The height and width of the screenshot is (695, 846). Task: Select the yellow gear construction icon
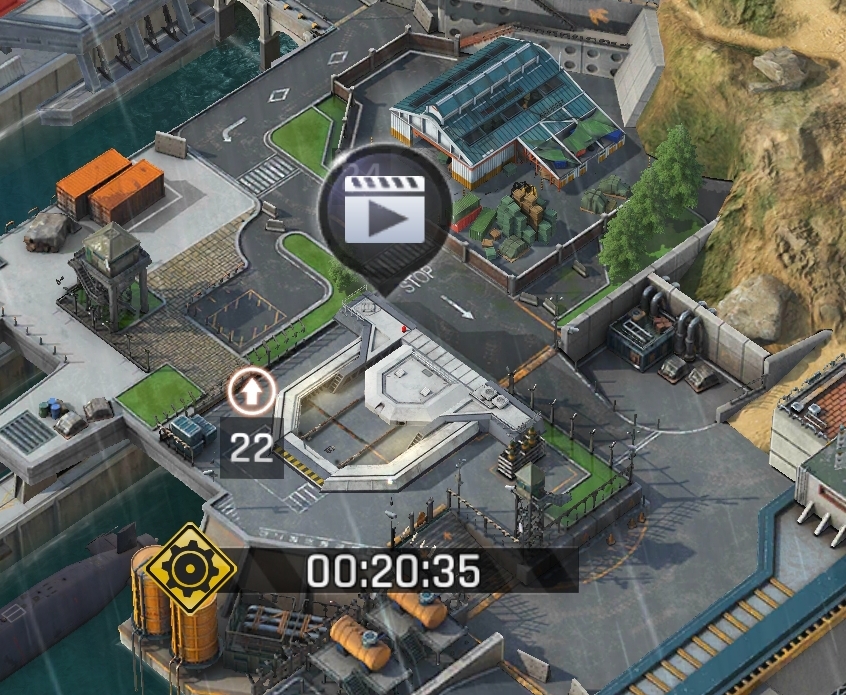pos(188,569)
